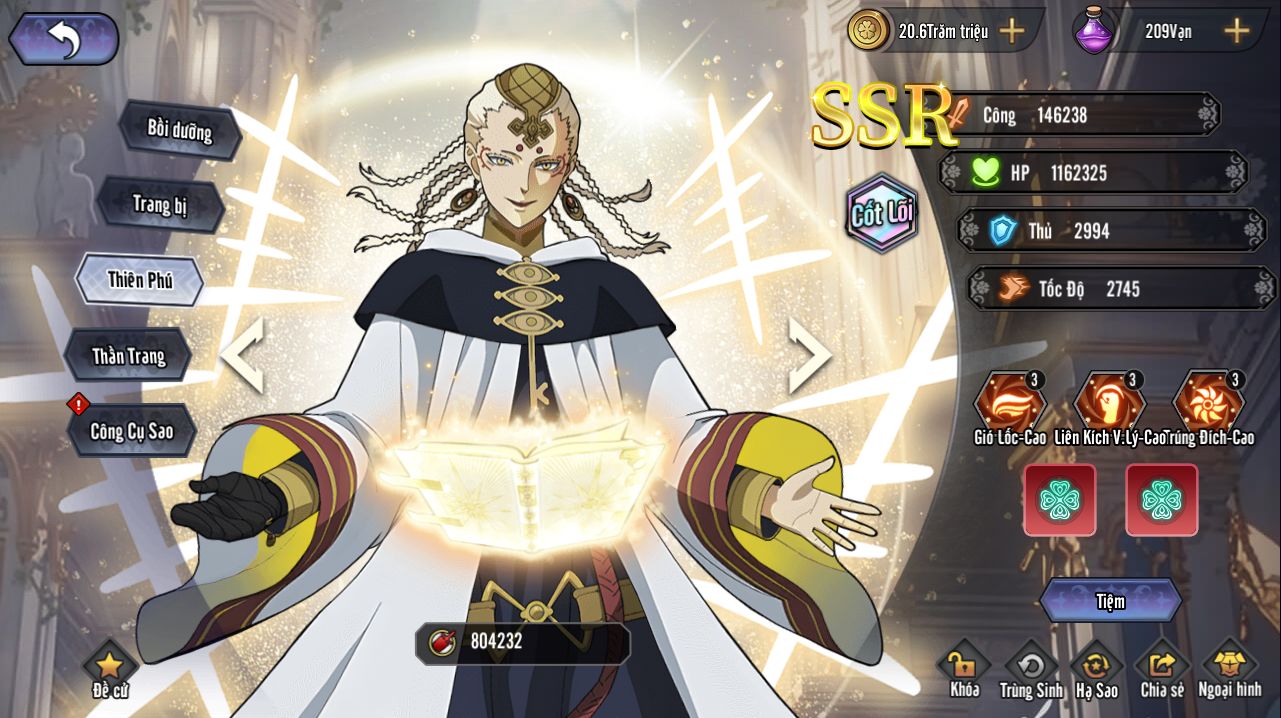Open the Cốt Lõi hexagon badge

[882, 213]
